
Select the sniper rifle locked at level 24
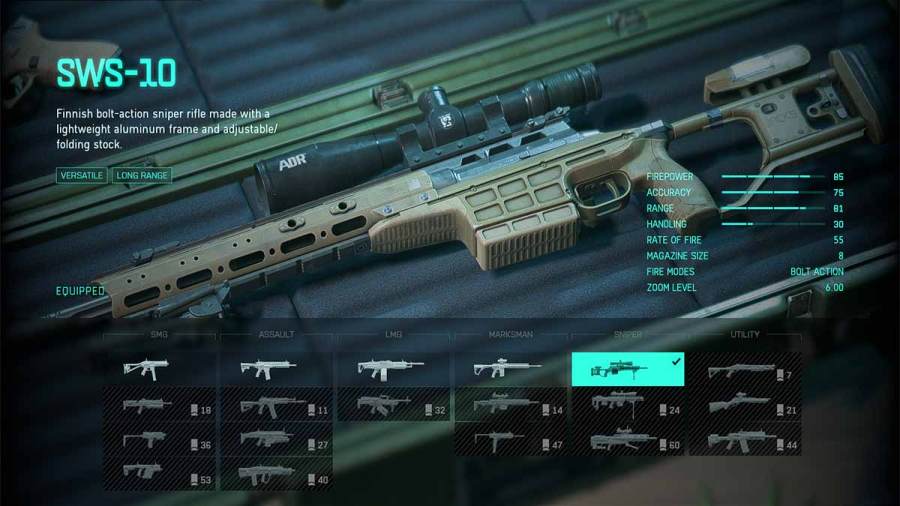627,405
